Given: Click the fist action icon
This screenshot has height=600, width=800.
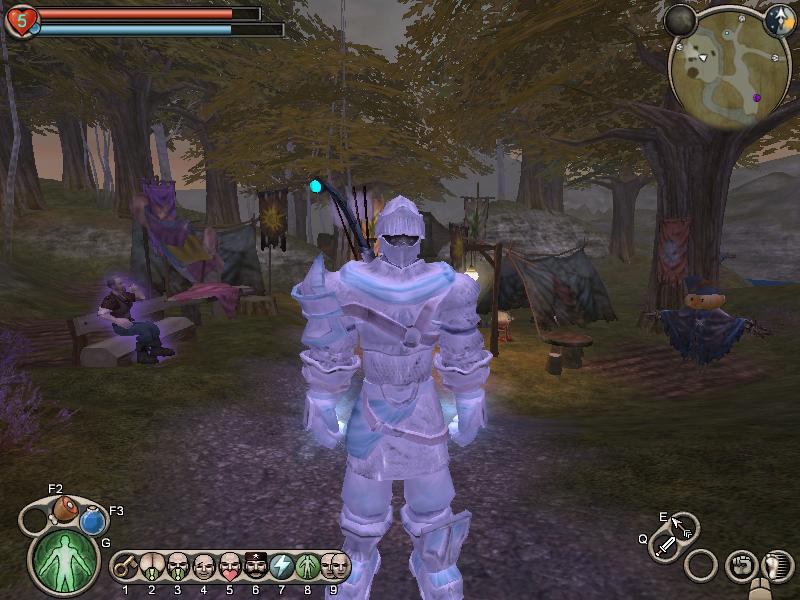Looking at the screenshot, I should pos(741,565).
